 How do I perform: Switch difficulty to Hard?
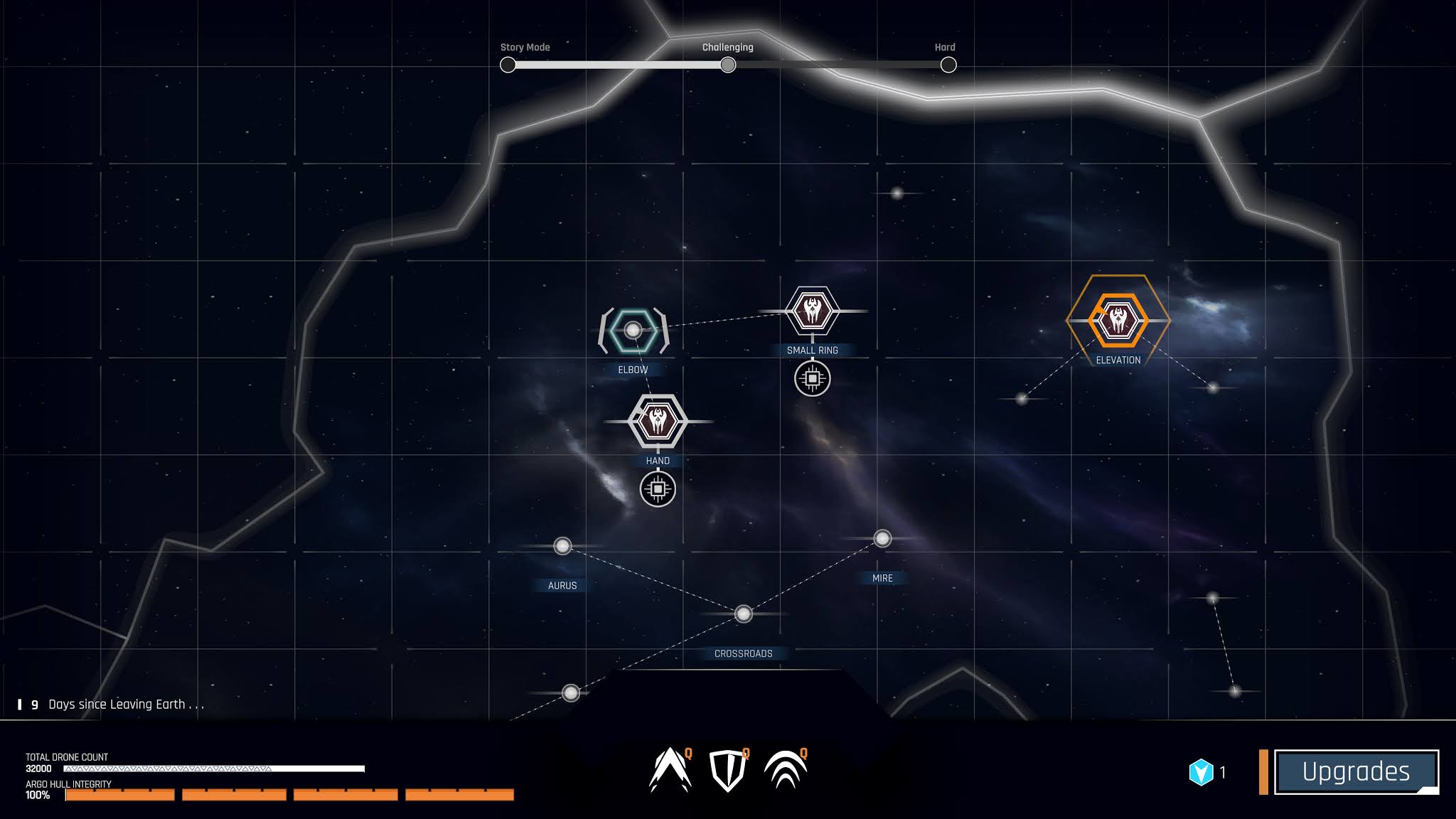point(948,65)
